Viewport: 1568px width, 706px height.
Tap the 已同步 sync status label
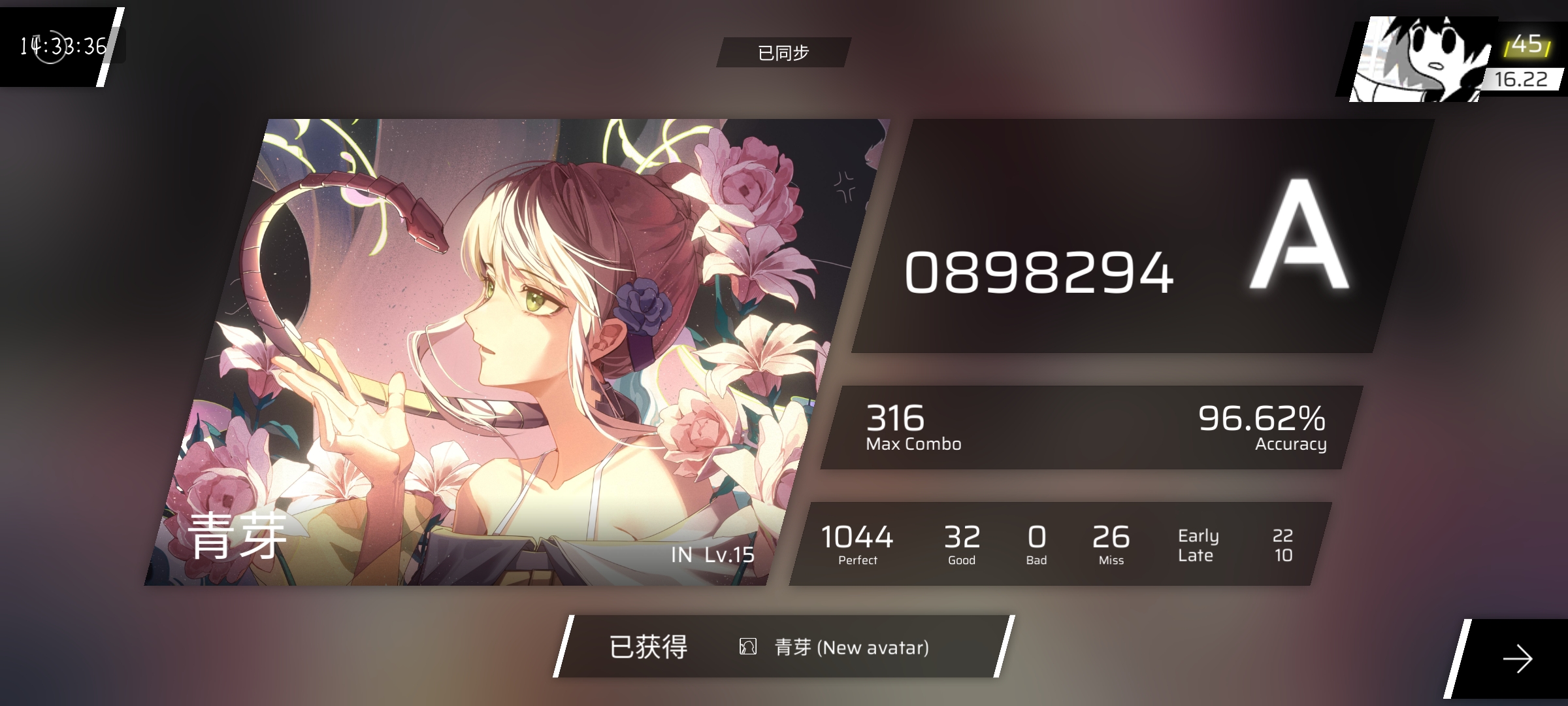click(x=783, y=52)
